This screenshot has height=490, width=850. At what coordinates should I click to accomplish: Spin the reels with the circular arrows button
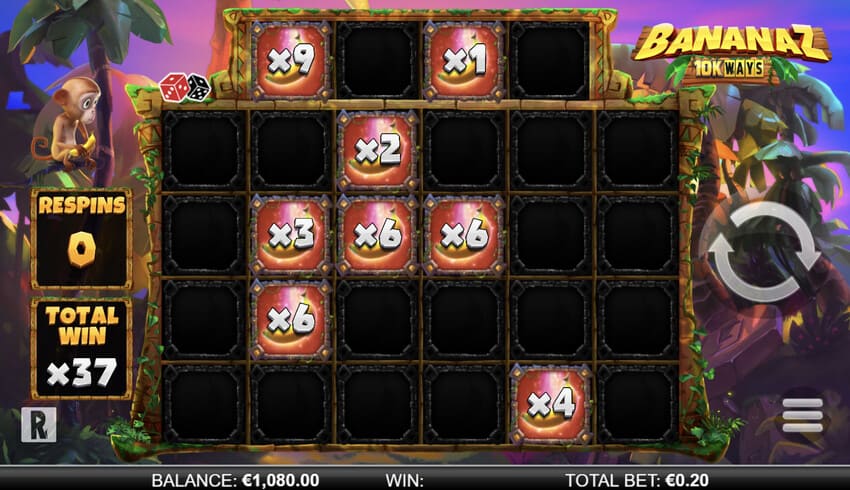tap(764, 252)
